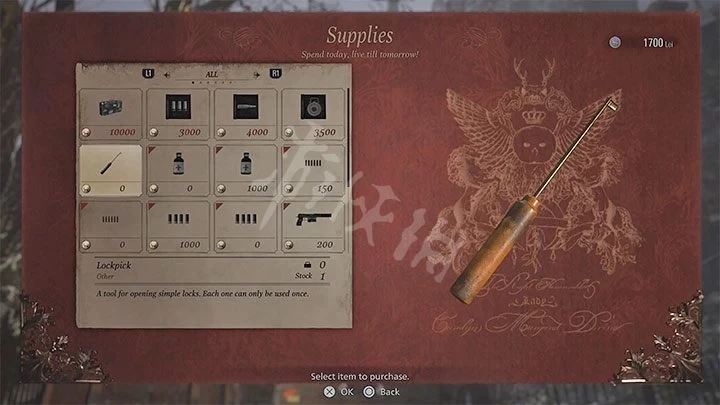Choose the free medicine bottle priced 0
This screenshot has width=720, height=405.
tap(179, 170)
